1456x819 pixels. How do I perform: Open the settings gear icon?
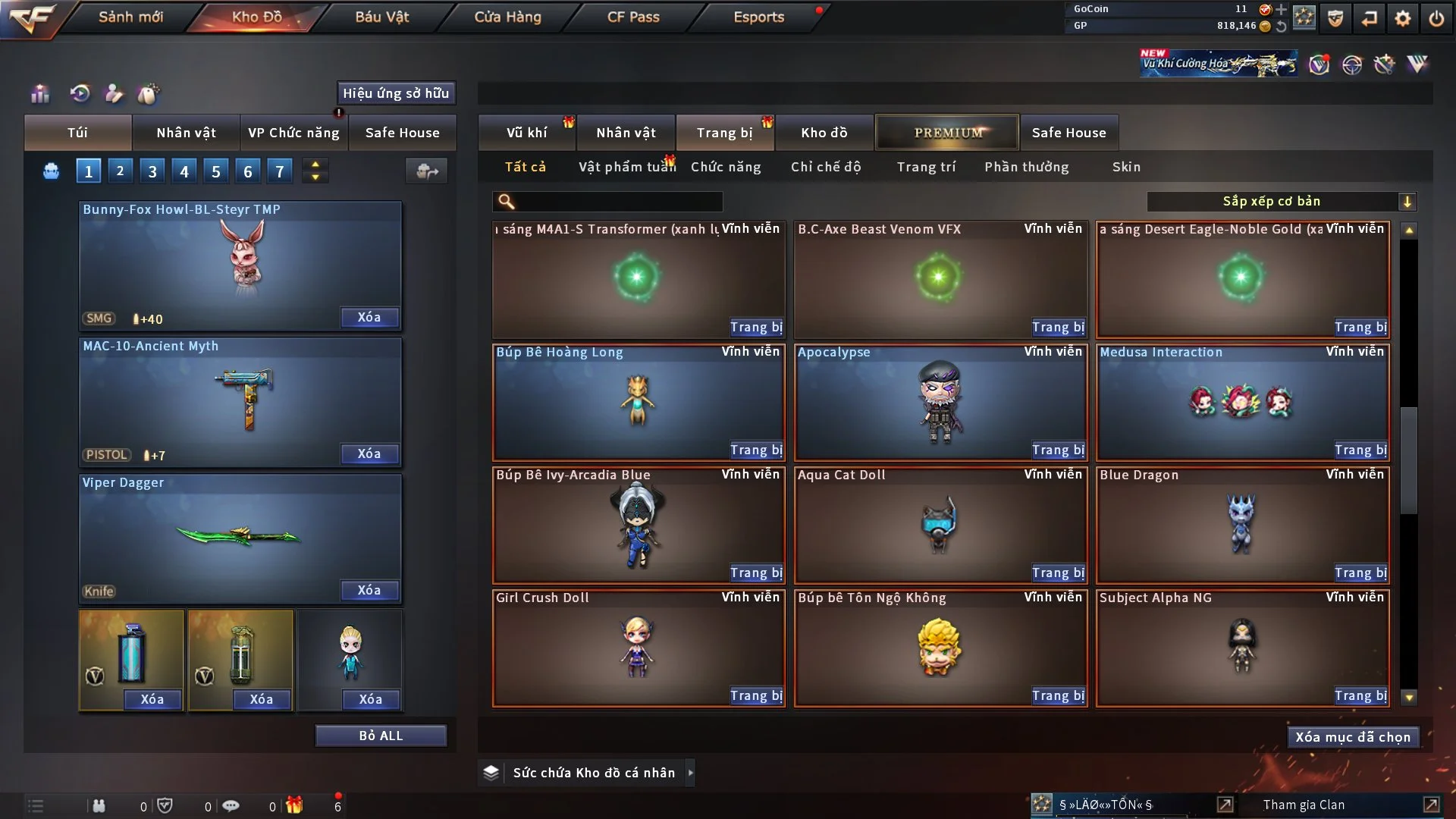point(1403,18)
